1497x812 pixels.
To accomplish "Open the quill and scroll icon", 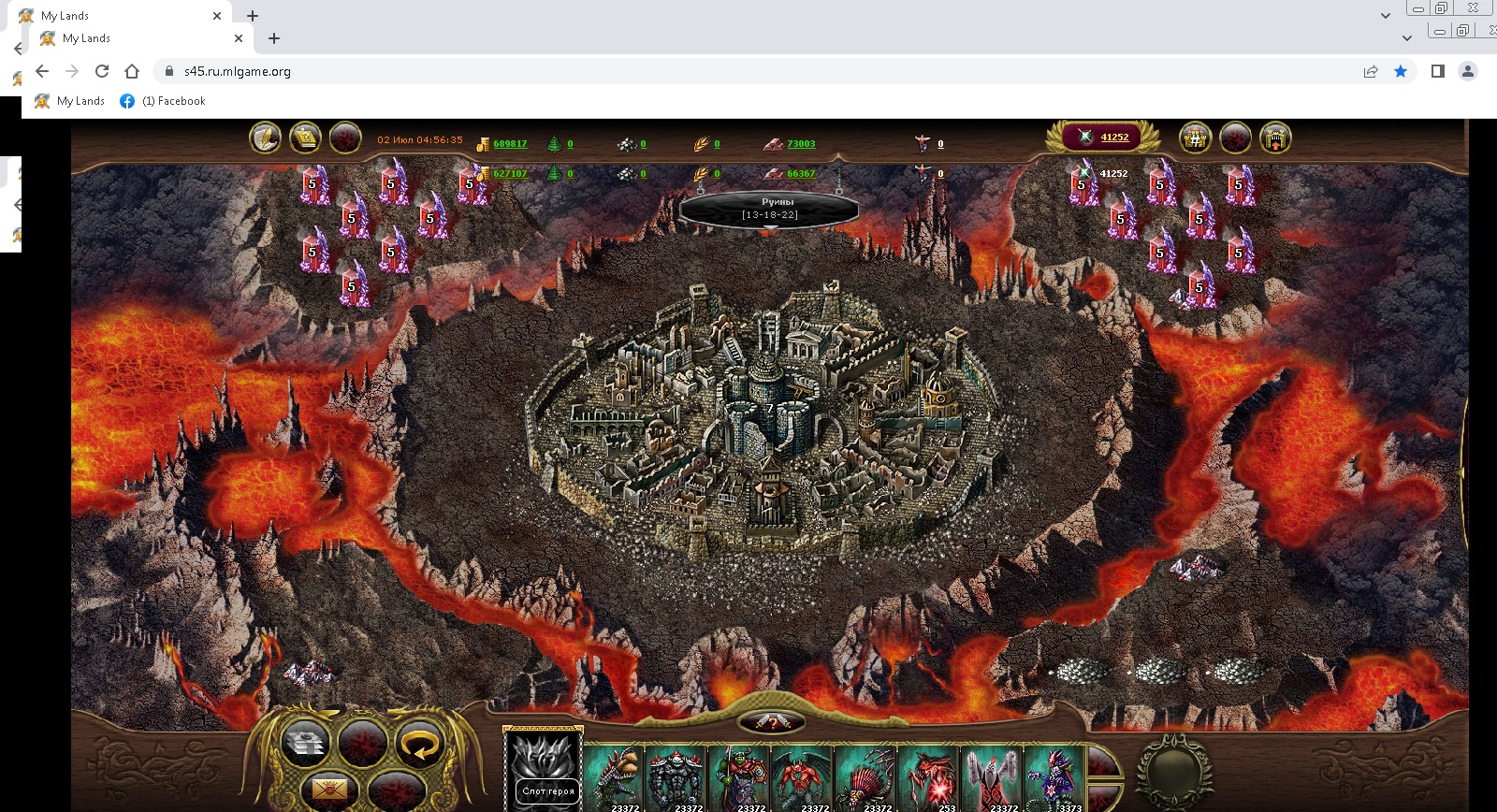I will pos(266,138).
